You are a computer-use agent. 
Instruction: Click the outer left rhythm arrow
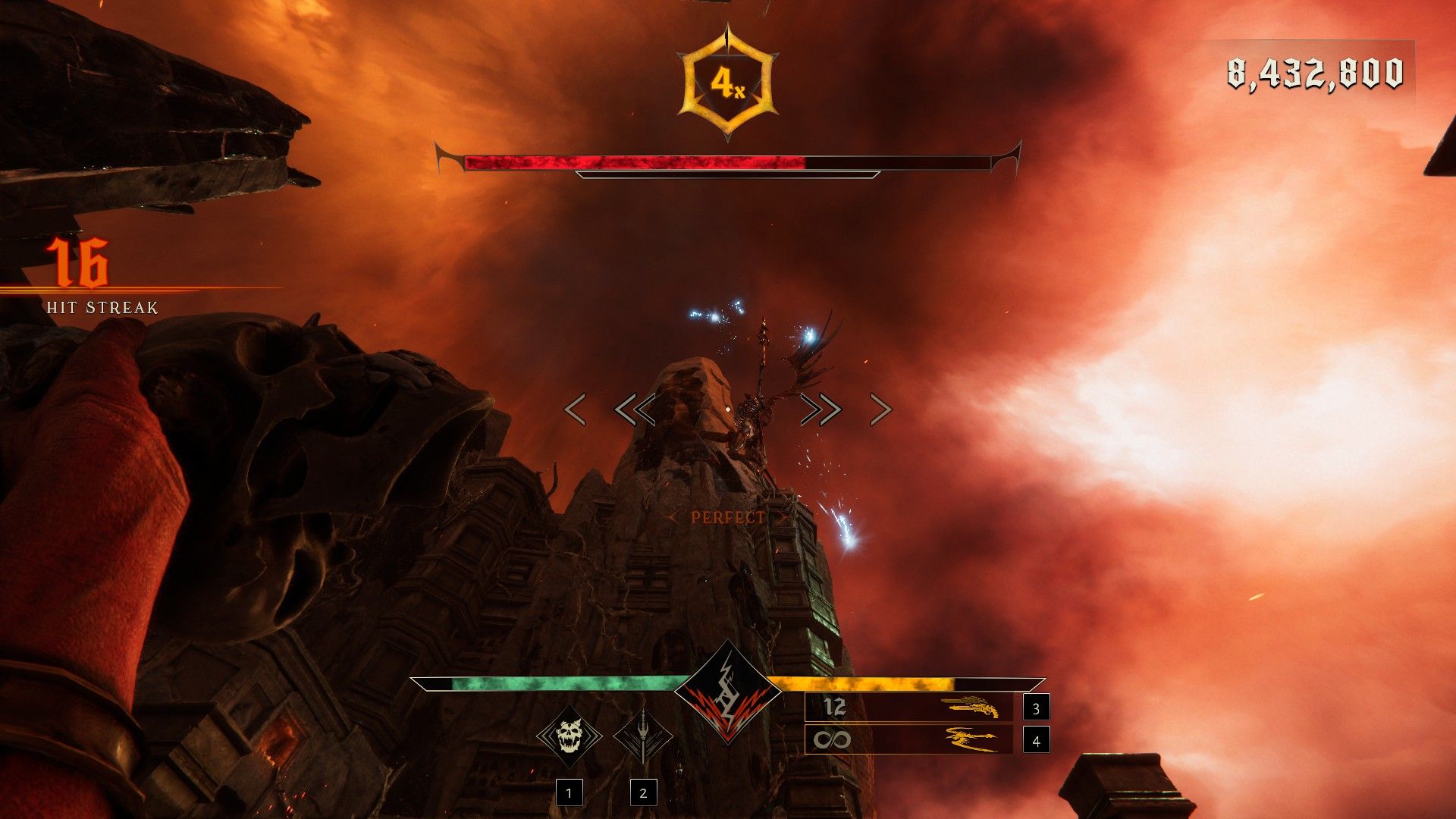click(x=575, y=409)
